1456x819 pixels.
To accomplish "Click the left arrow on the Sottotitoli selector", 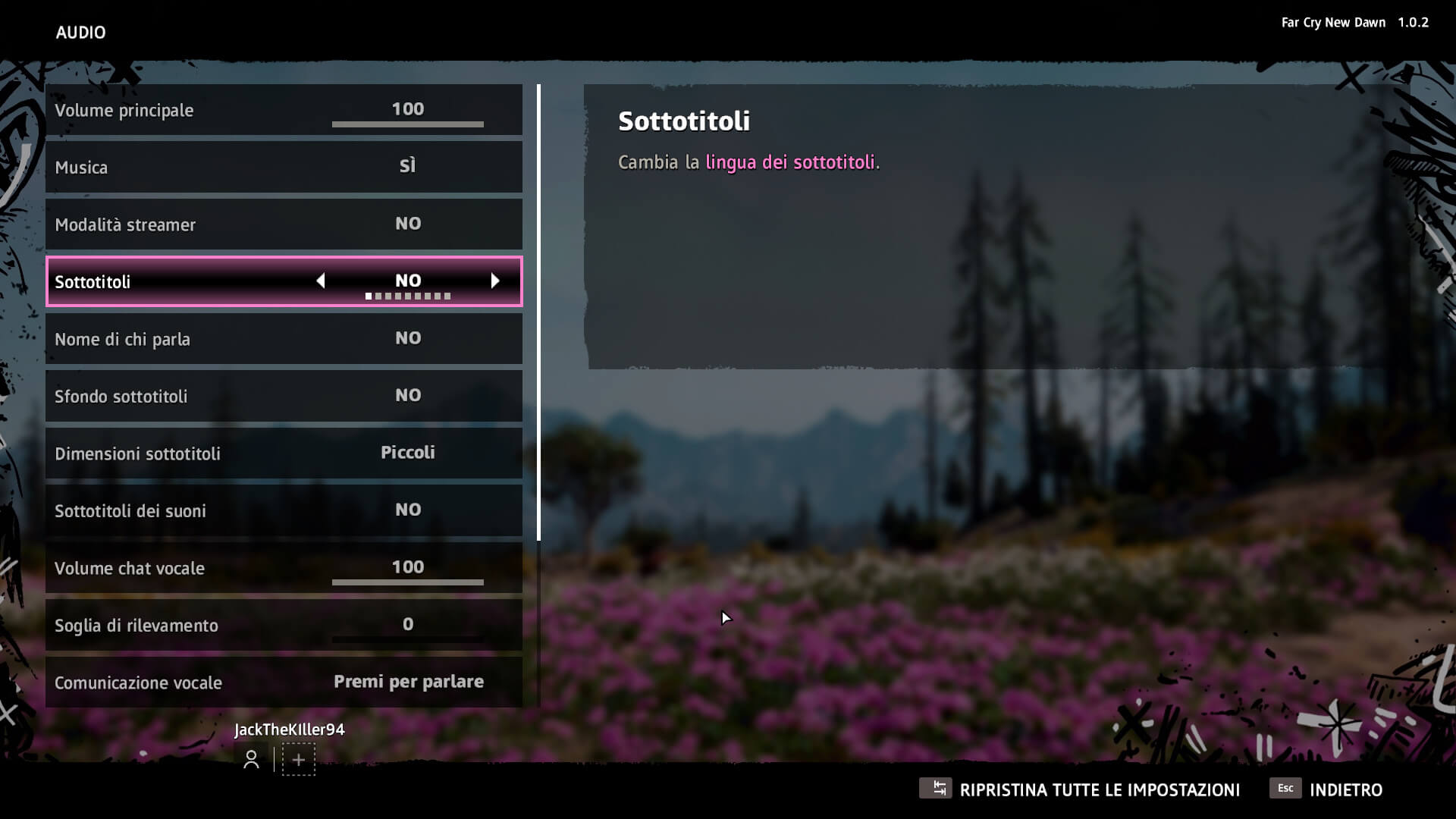I will click(x=321, y=281).
